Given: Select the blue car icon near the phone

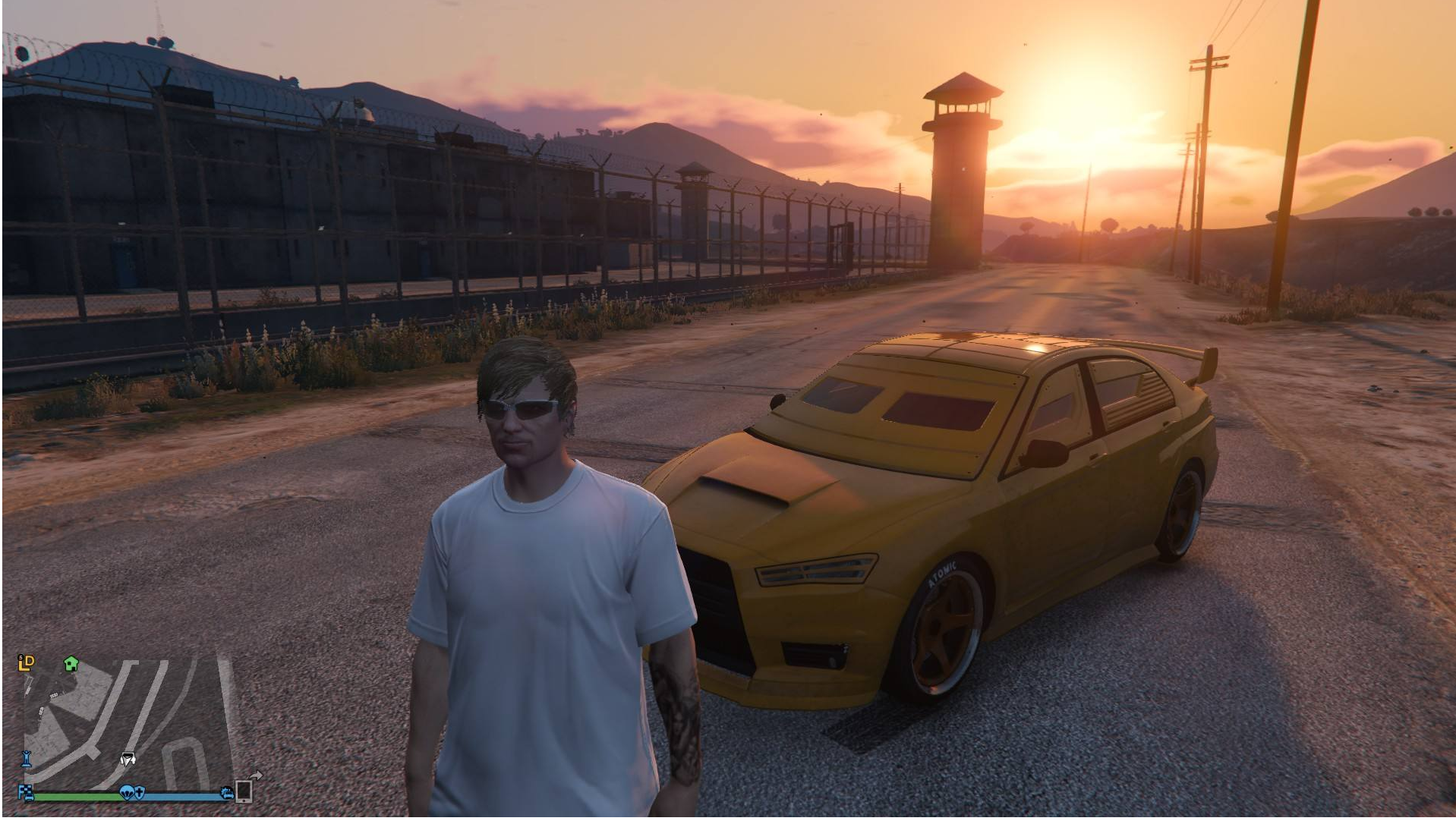Looking at the screenshot, I should pyautogui.click(x=228, y=793).
